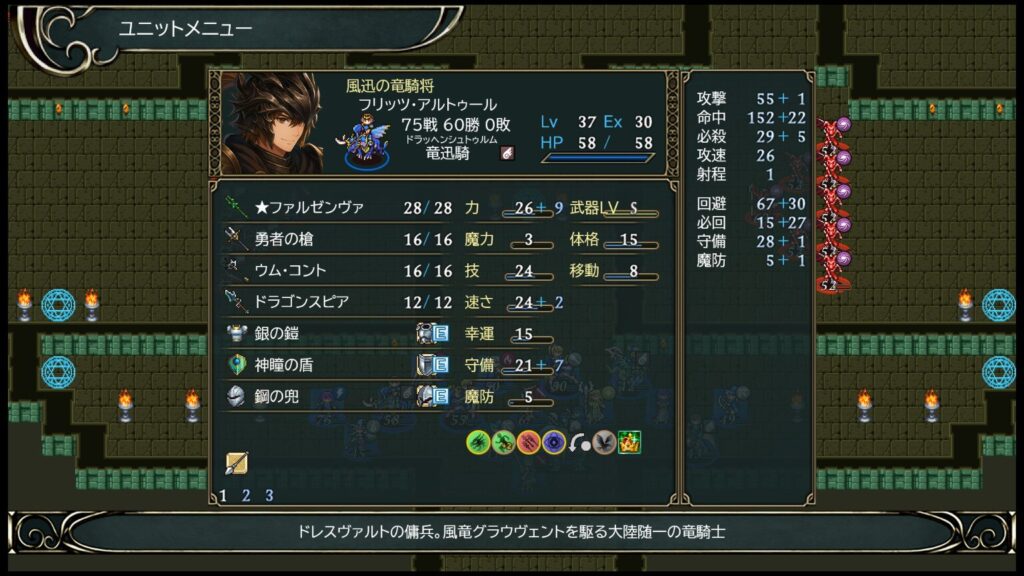Choose the 勇者の槍 weapon row
The width and height of the screenshot is (1024, 576).
tap(290, 239)
